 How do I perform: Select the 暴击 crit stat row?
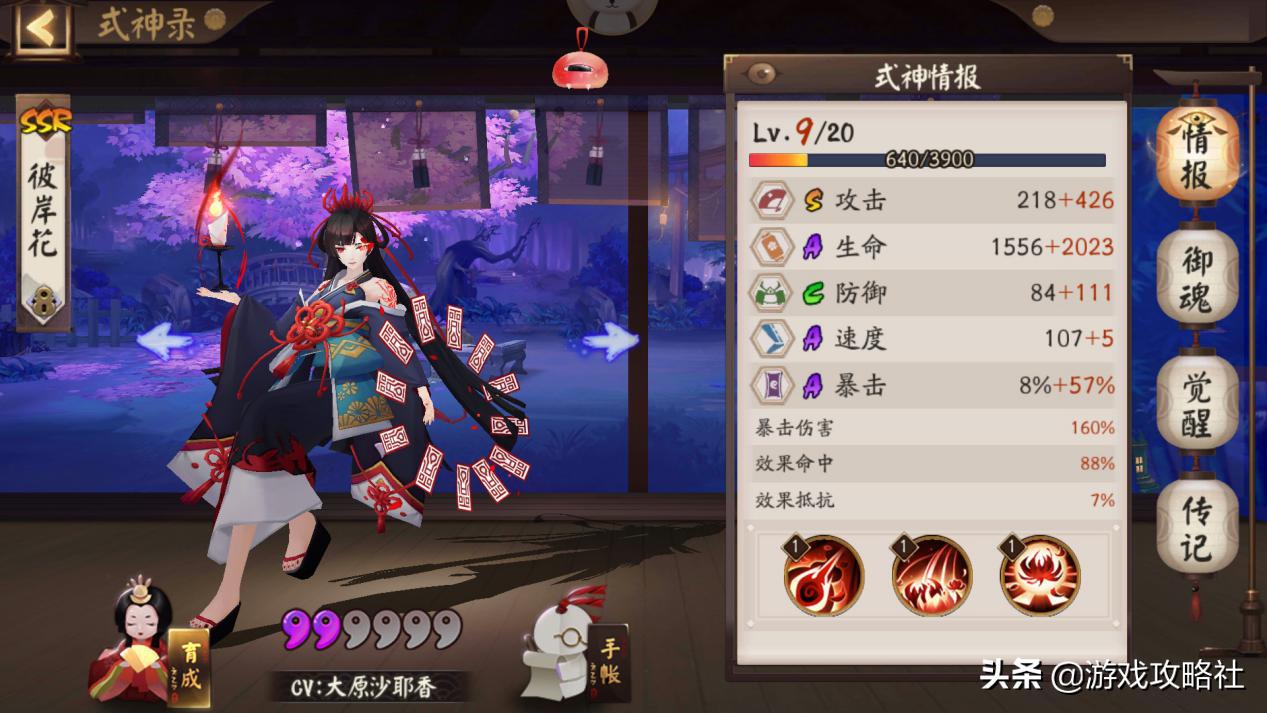coord(932,385)
